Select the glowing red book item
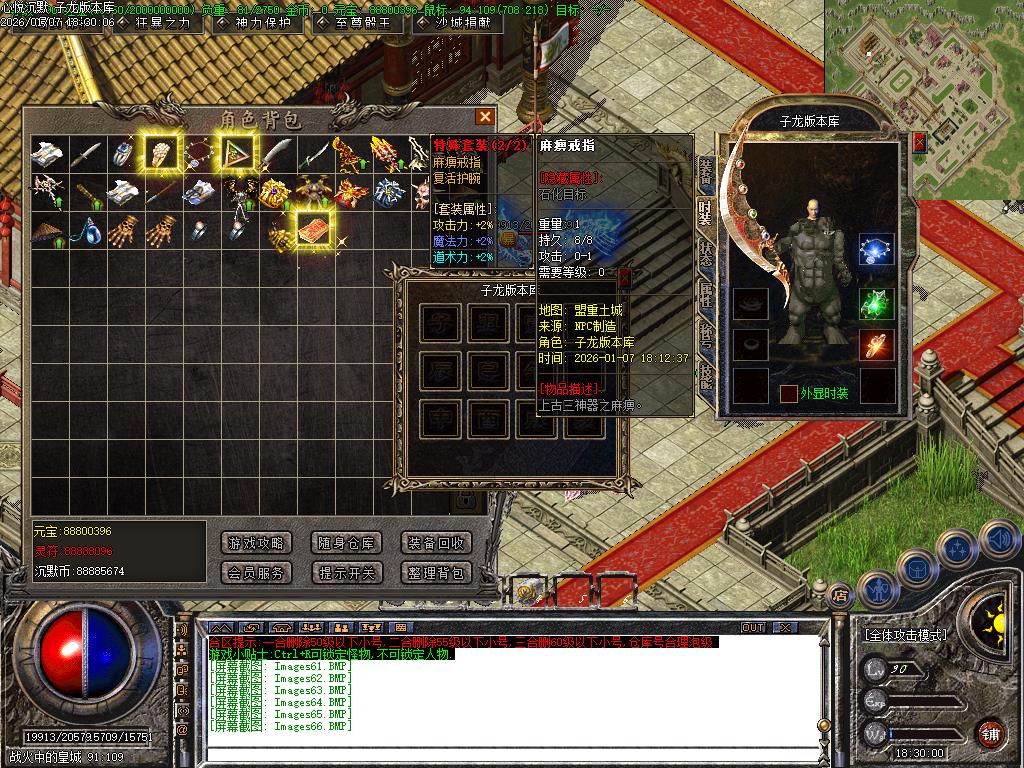Viewport: 1024px width, 768px height. pos(315,228)
